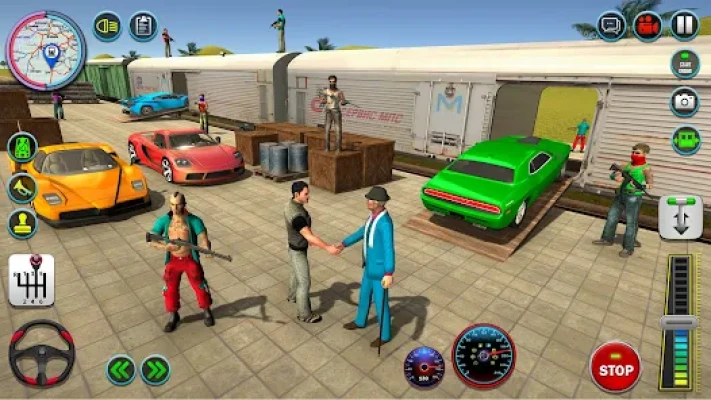
Task: Click the yellow stamp icon button
Action: [x=23, y=222]
